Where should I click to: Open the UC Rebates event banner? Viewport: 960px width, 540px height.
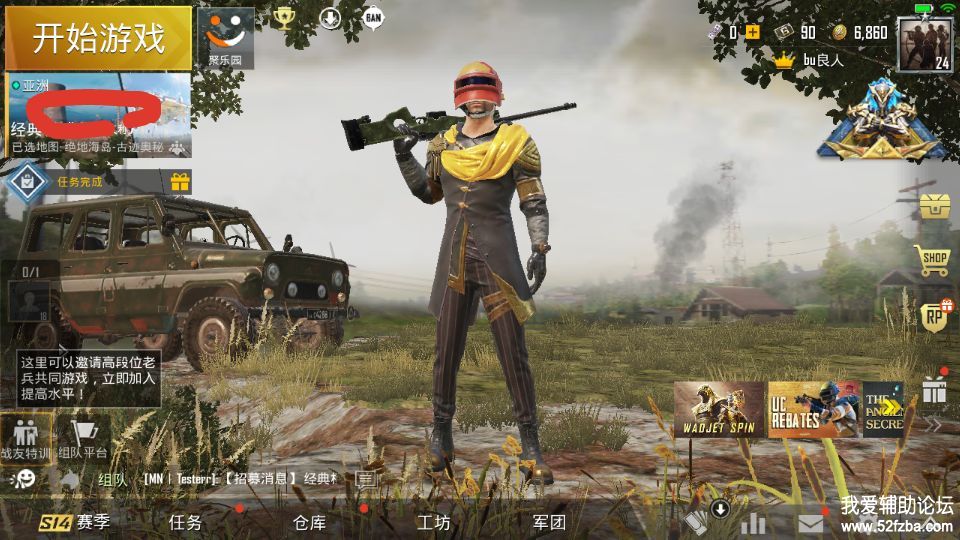click(x=812, y=409)
